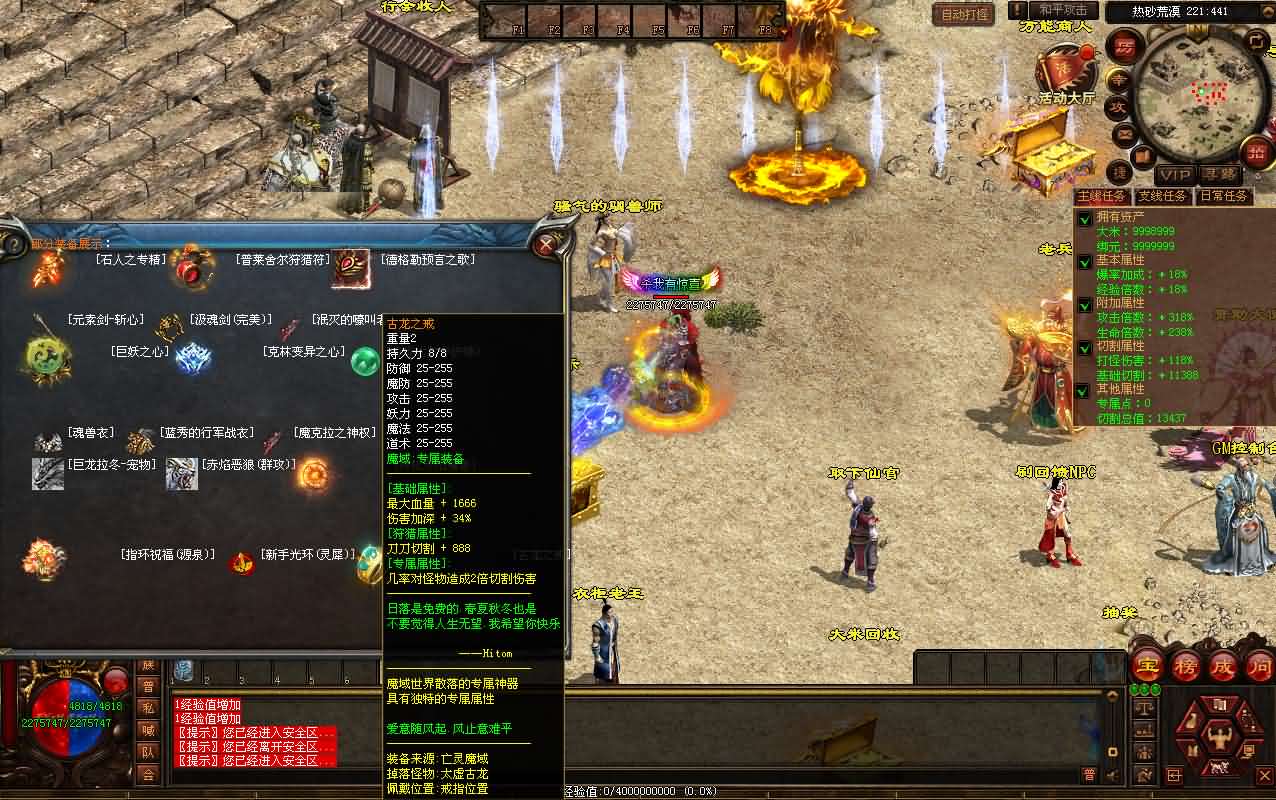Image resolution: width=1276 pixels, height=800 pixels.
Task: Open the 成 achievement round button
Action: point(1223,666)
